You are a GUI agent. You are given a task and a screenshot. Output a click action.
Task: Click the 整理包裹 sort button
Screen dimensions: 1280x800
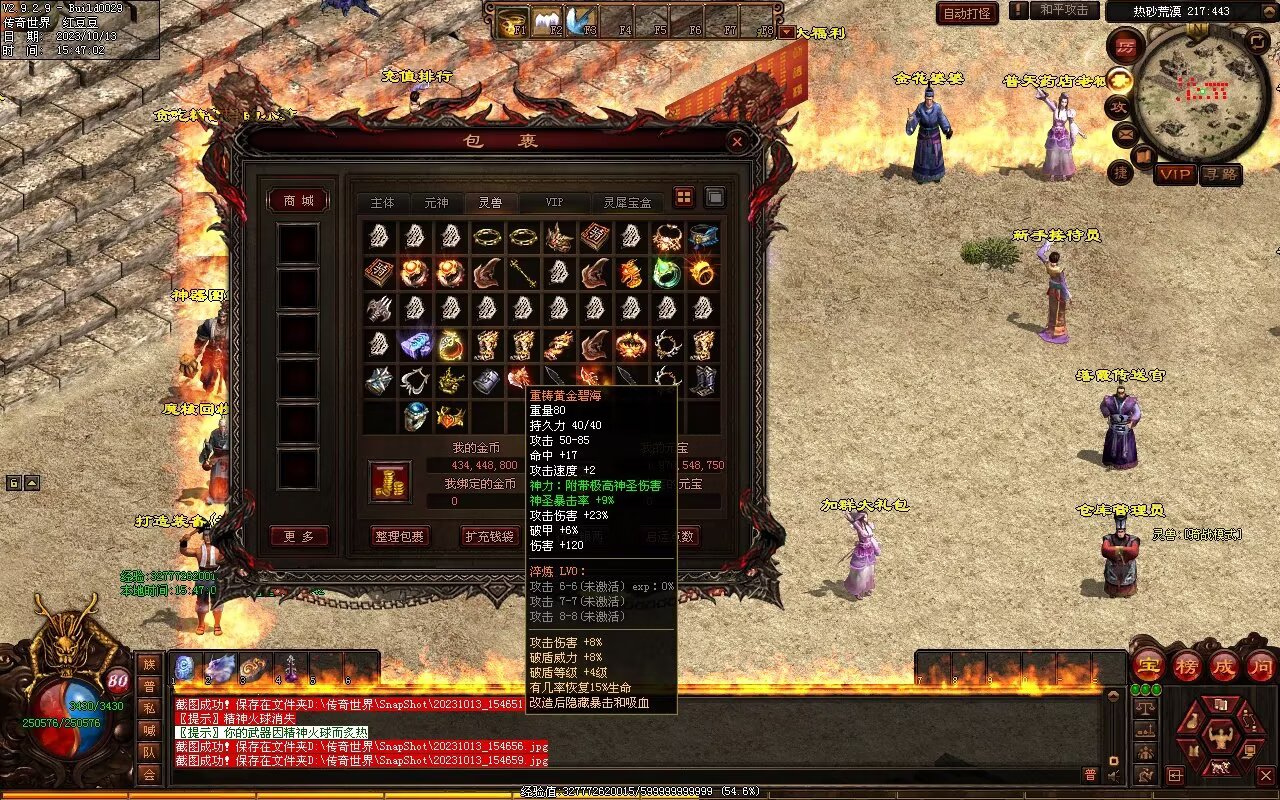point(399,536)
